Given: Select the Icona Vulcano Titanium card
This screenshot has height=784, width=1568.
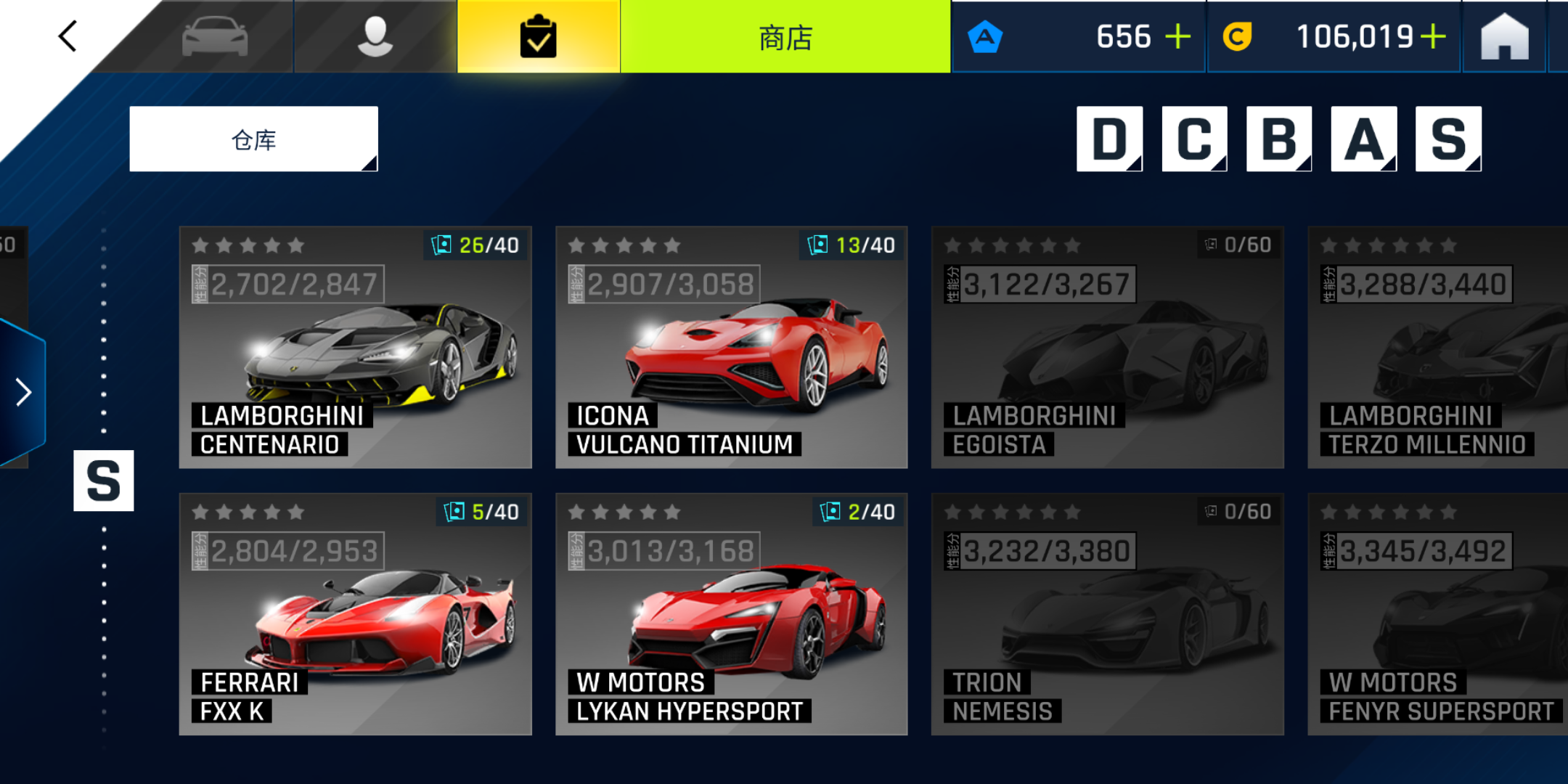Looking at the screenshot, I should click(731, 347).
